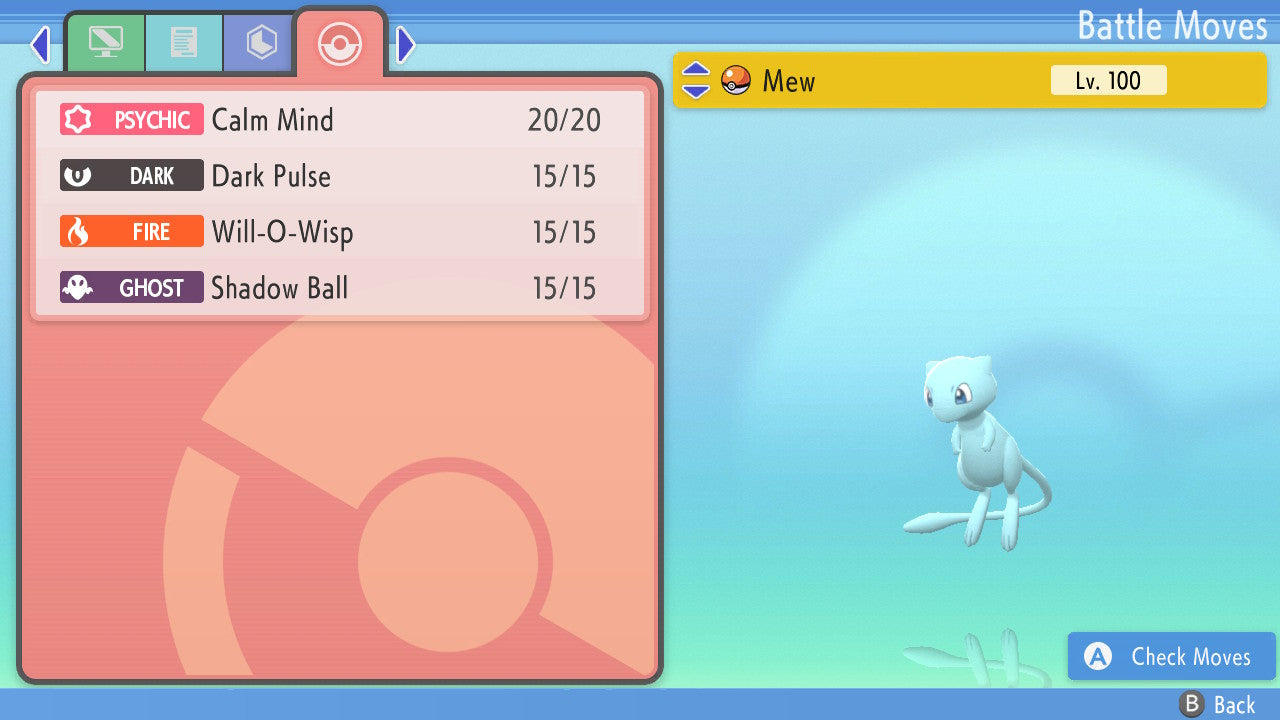Click the Back option at bottom right

[1235, 704]
